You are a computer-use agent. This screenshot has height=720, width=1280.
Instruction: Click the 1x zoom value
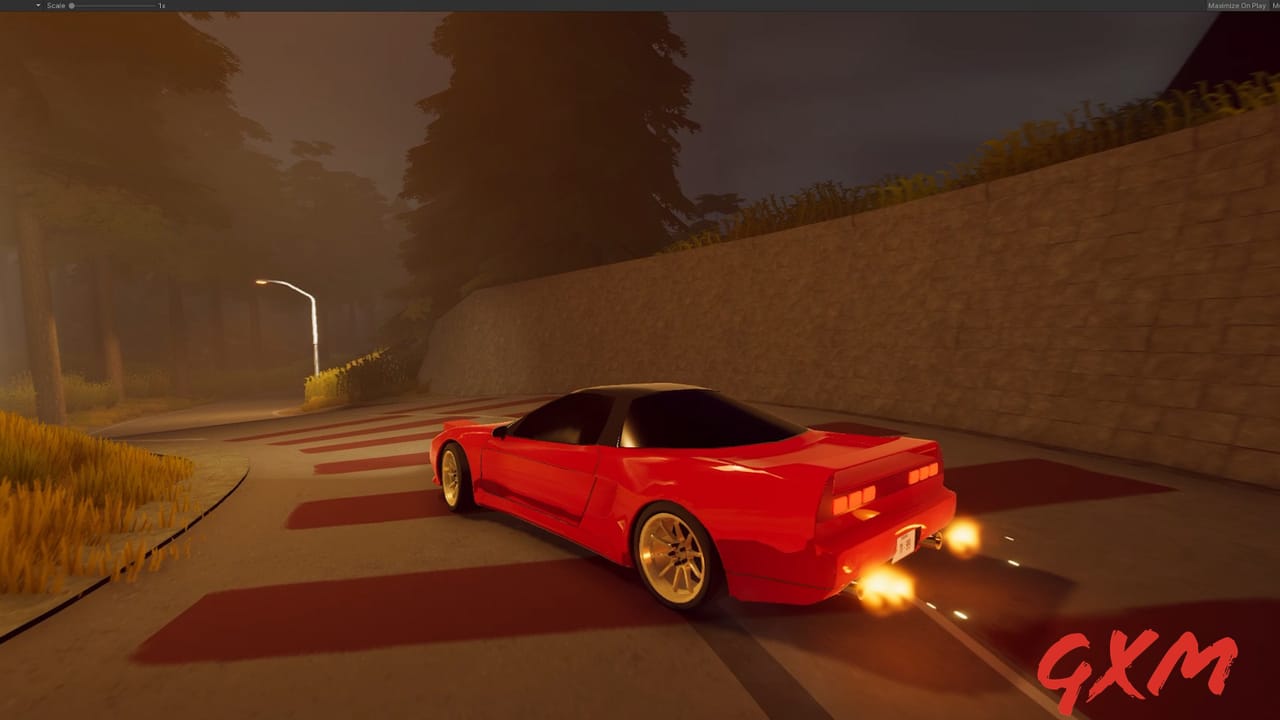pyautogui.click(x=161, y=5)
